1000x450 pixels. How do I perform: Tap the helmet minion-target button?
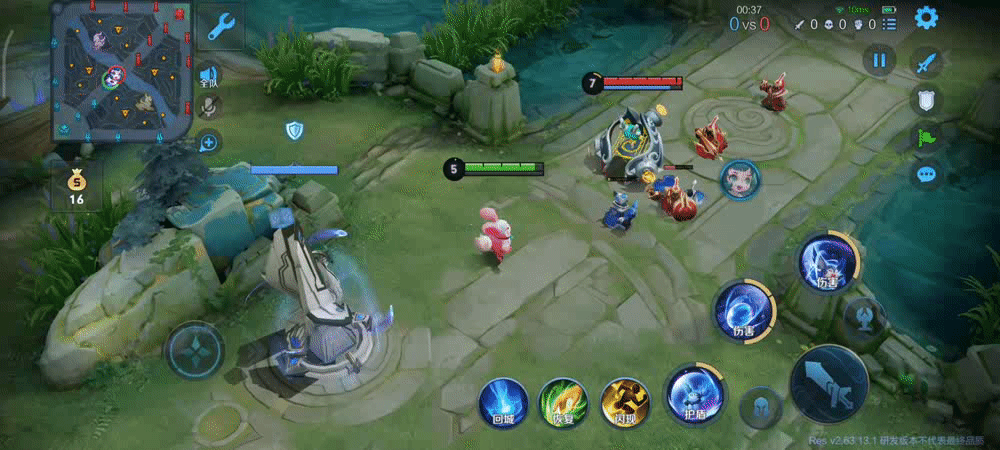point(760,408)
